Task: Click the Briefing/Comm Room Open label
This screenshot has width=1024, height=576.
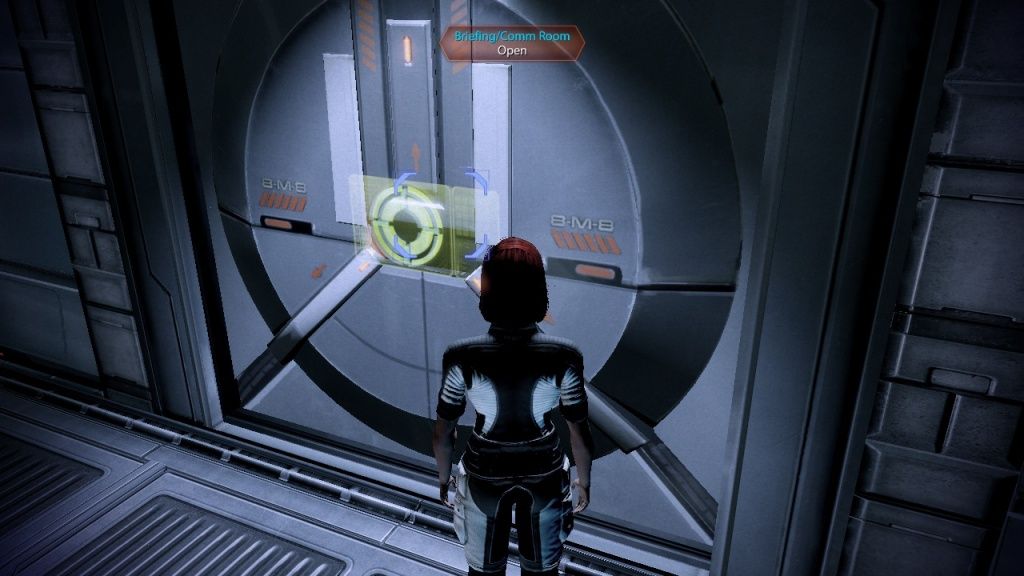Action: pyautogui.click(x=511, y=43)
